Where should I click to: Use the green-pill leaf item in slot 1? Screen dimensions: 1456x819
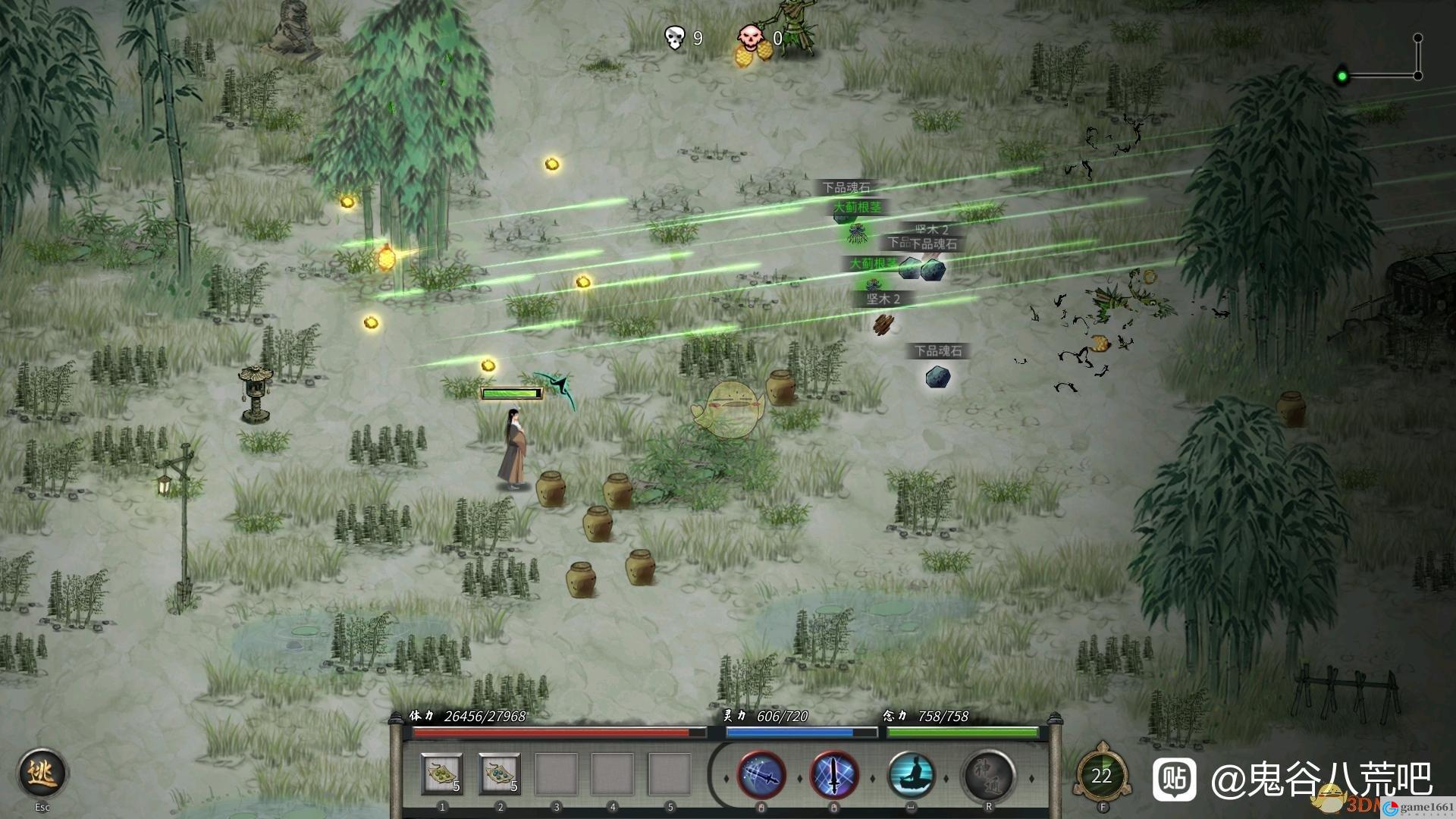coord(442,774)
